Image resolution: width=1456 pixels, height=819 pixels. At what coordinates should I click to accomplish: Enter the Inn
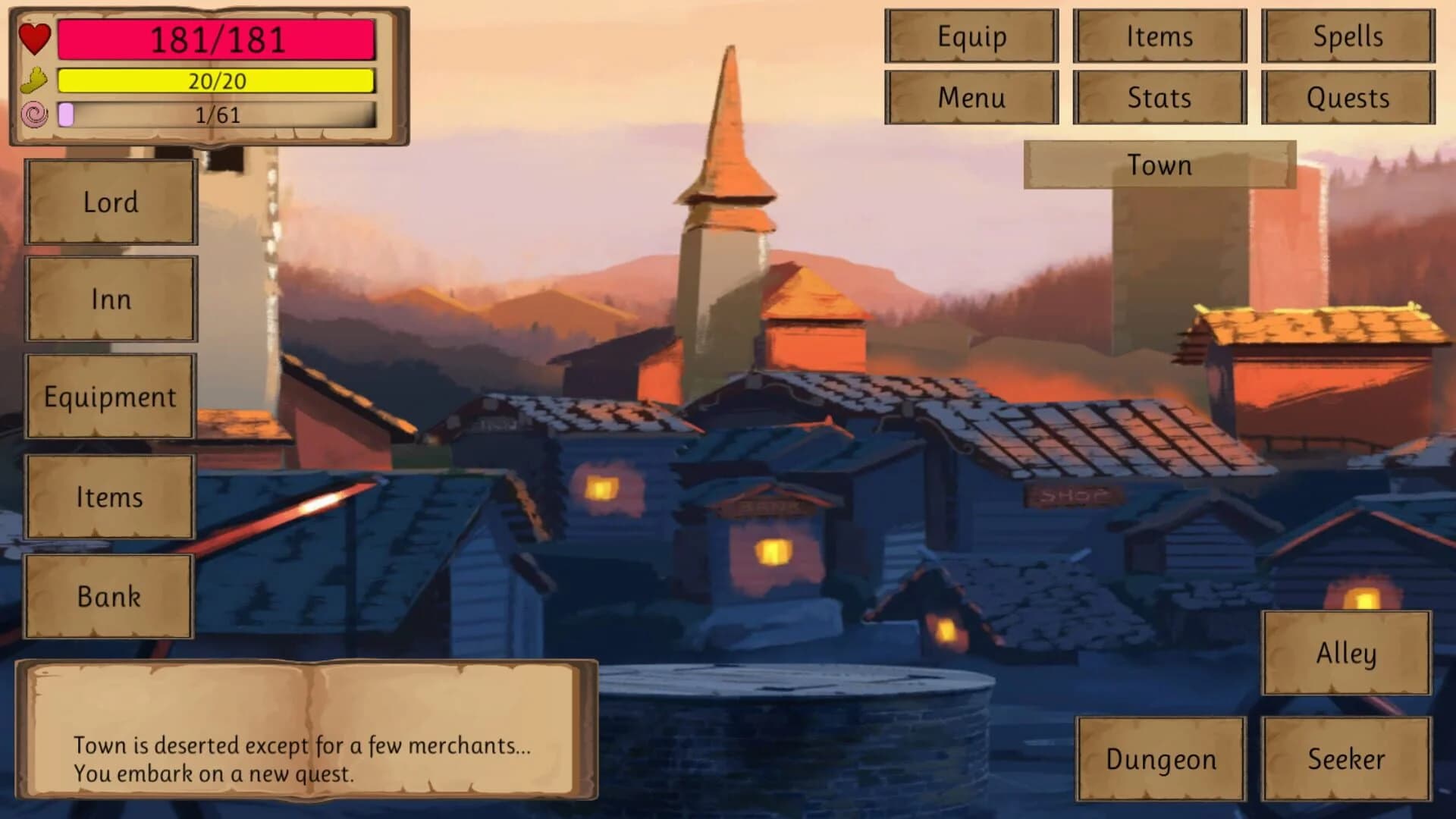111,300
